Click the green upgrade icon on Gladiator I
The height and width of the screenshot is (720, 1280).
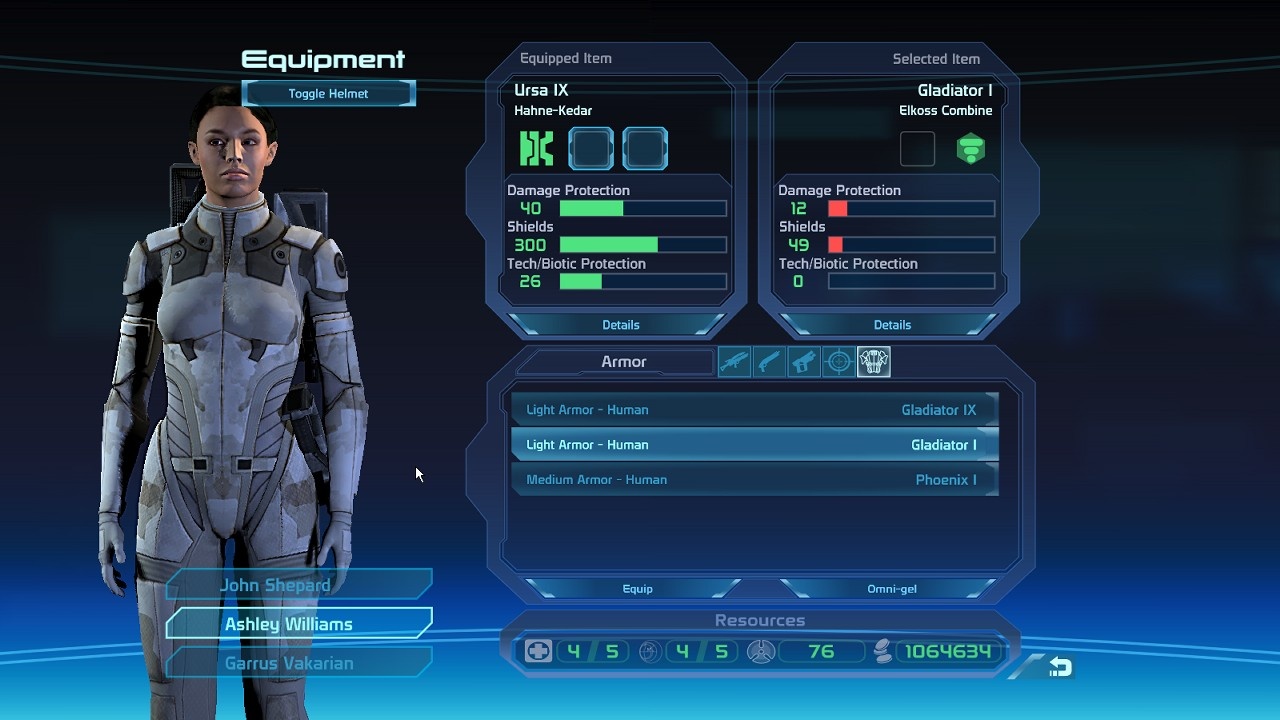click(971, 149)
